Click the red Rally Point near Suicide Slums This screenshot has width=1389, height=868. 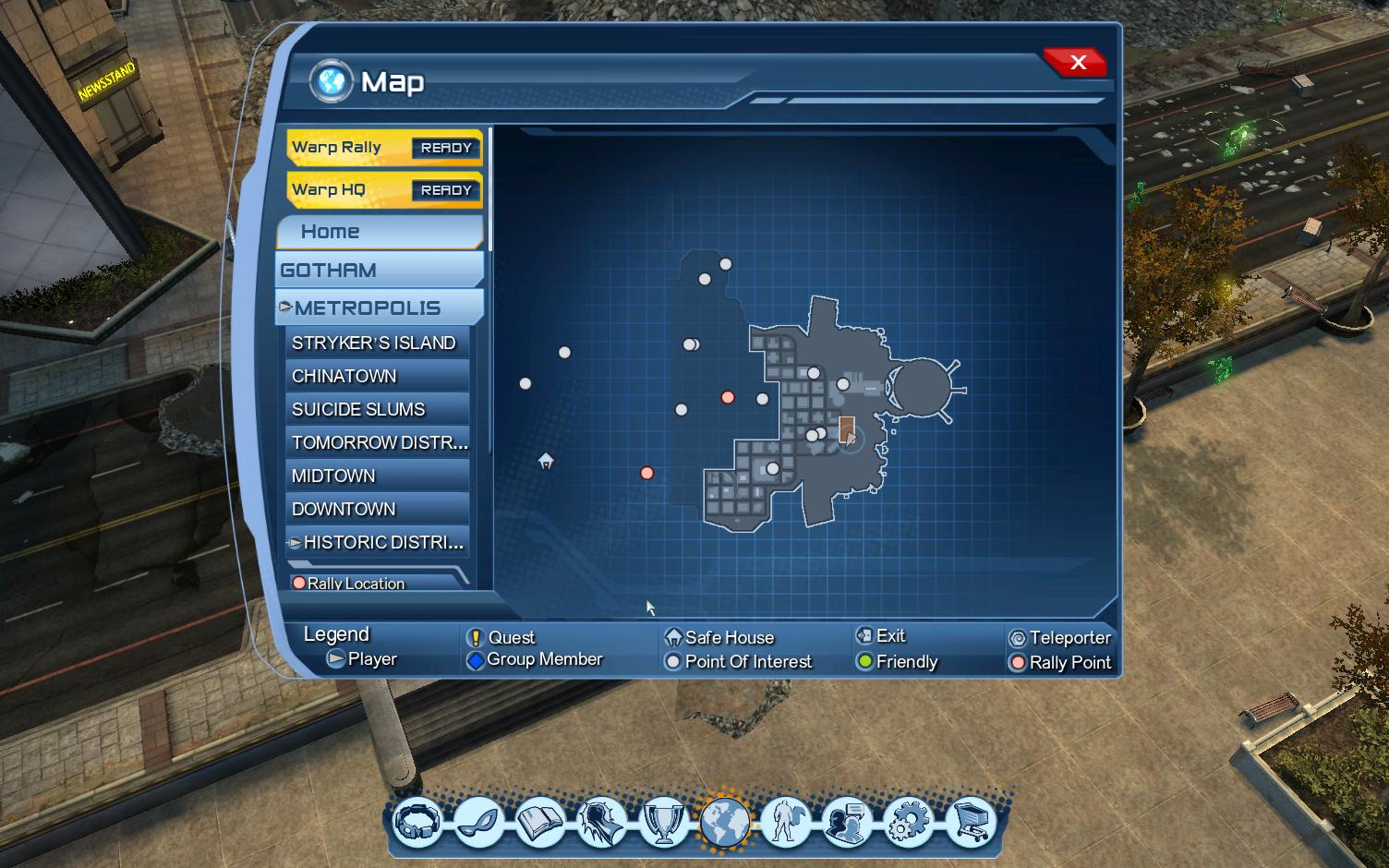[x=646, y=473]
